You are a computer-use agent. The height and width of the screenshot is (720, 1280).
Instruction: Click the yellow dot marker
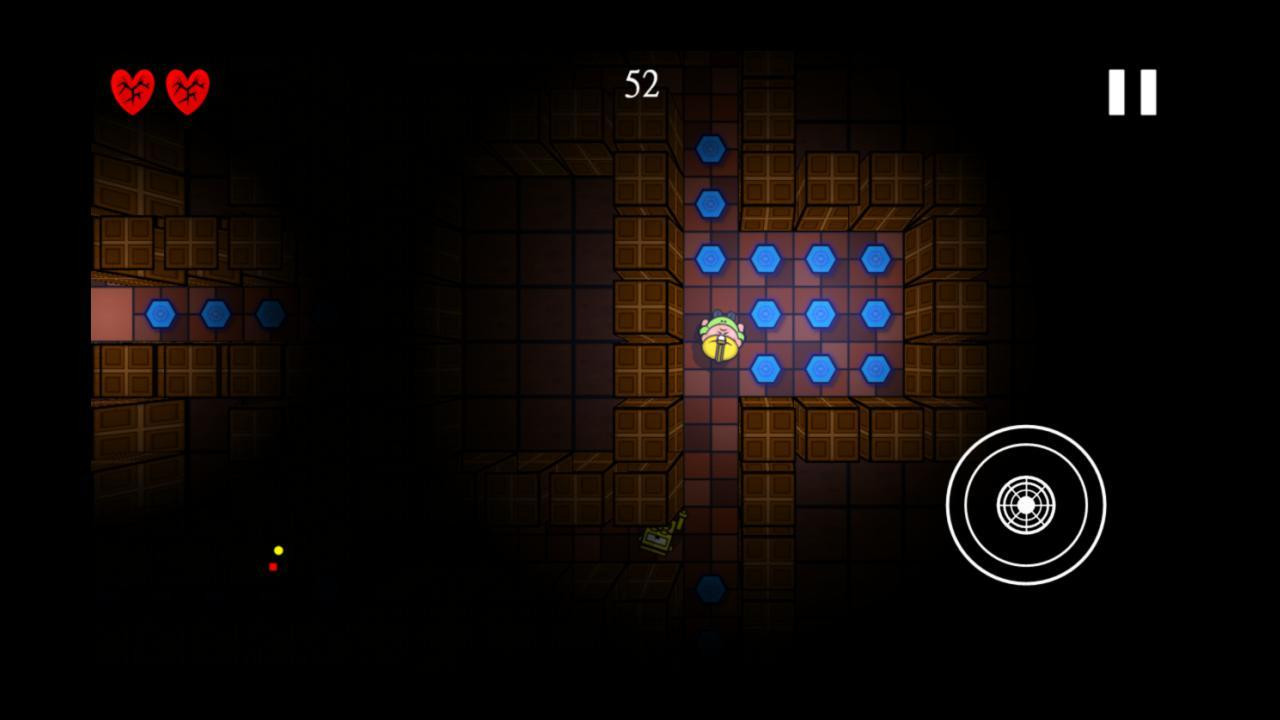click(x=277, y=549)
